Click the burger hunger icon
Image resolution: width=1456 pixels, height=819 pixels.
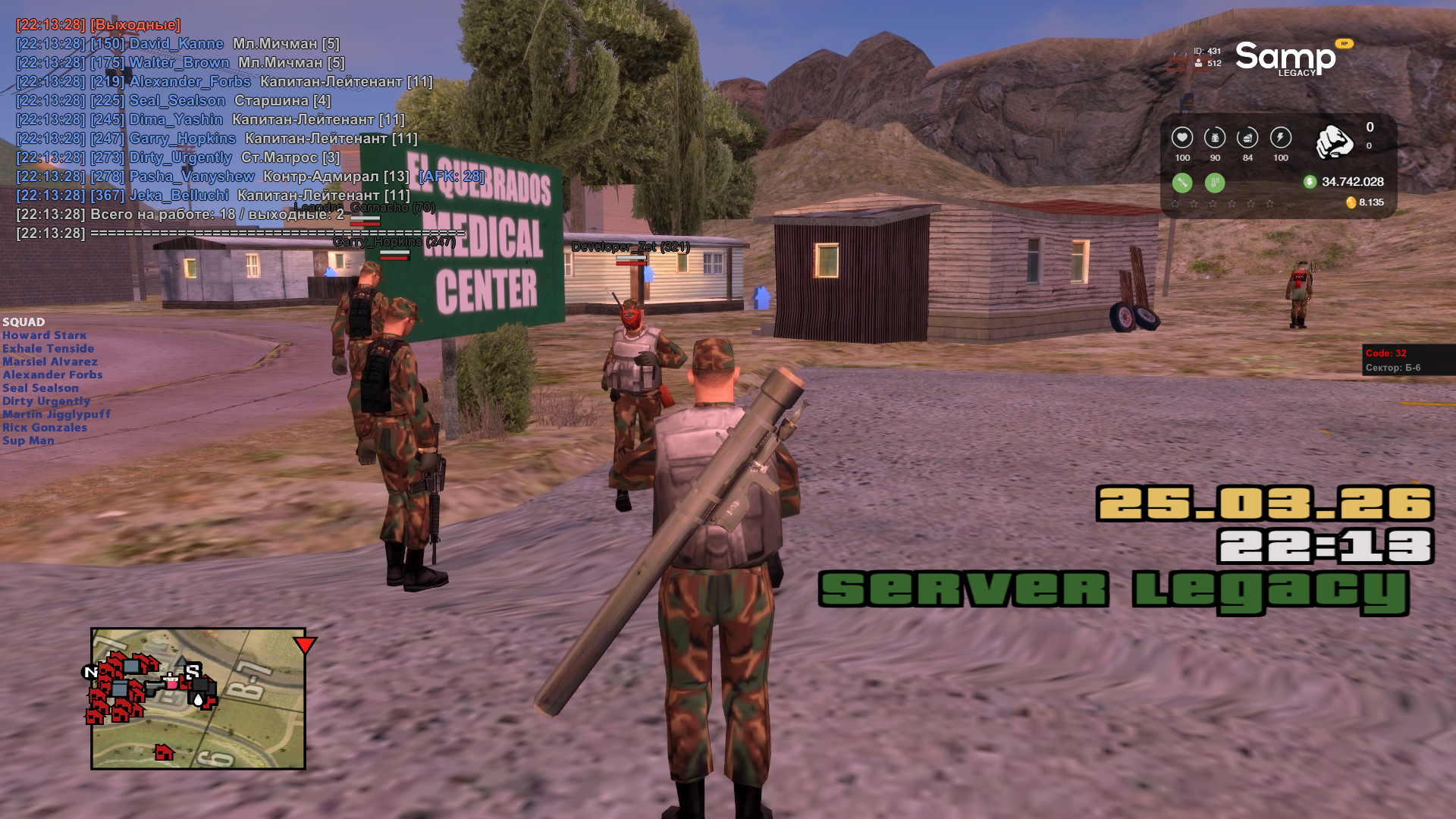1247,138
